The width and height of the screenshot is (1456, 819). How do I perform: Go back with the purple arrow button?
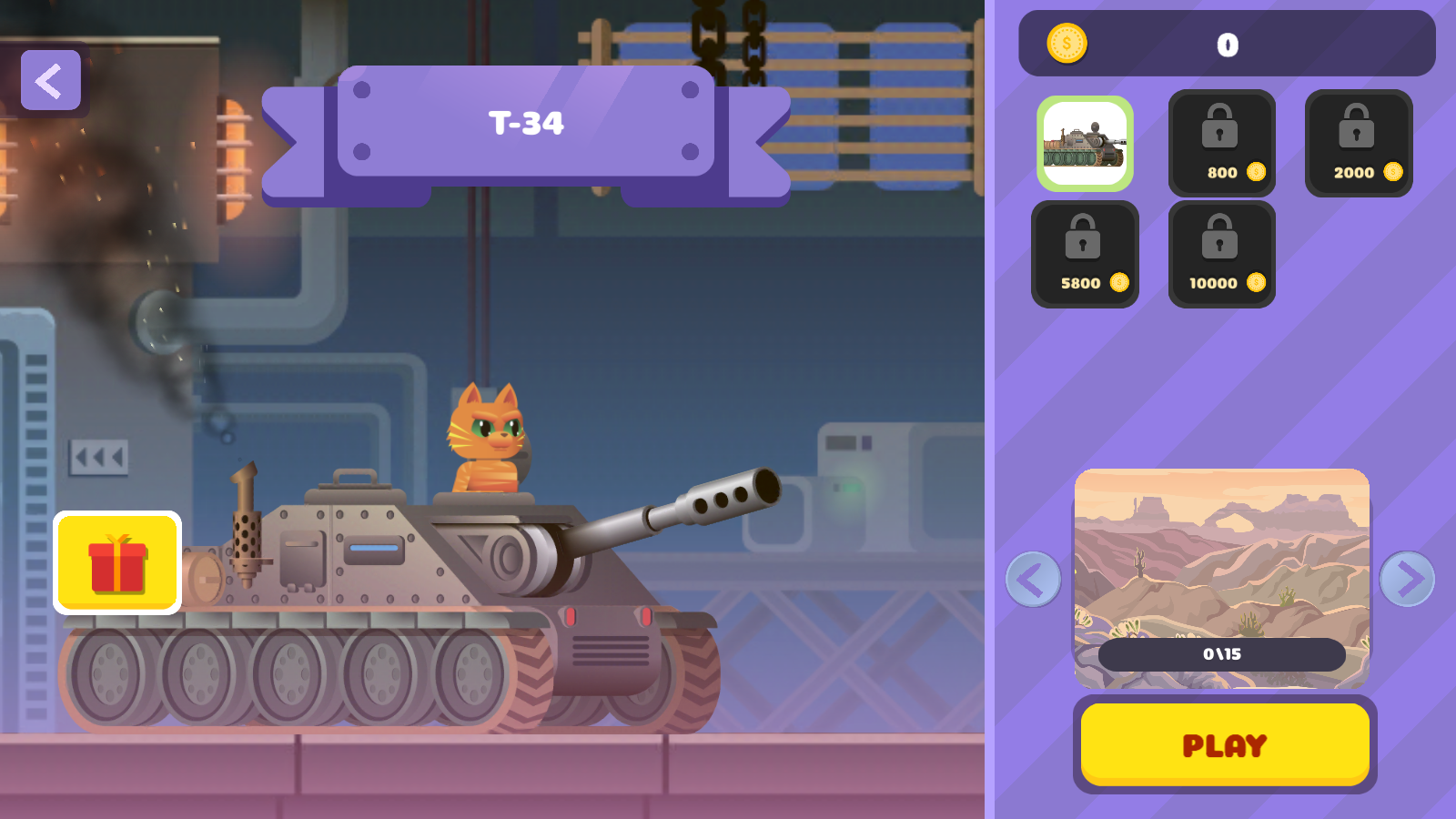[51, 80]
